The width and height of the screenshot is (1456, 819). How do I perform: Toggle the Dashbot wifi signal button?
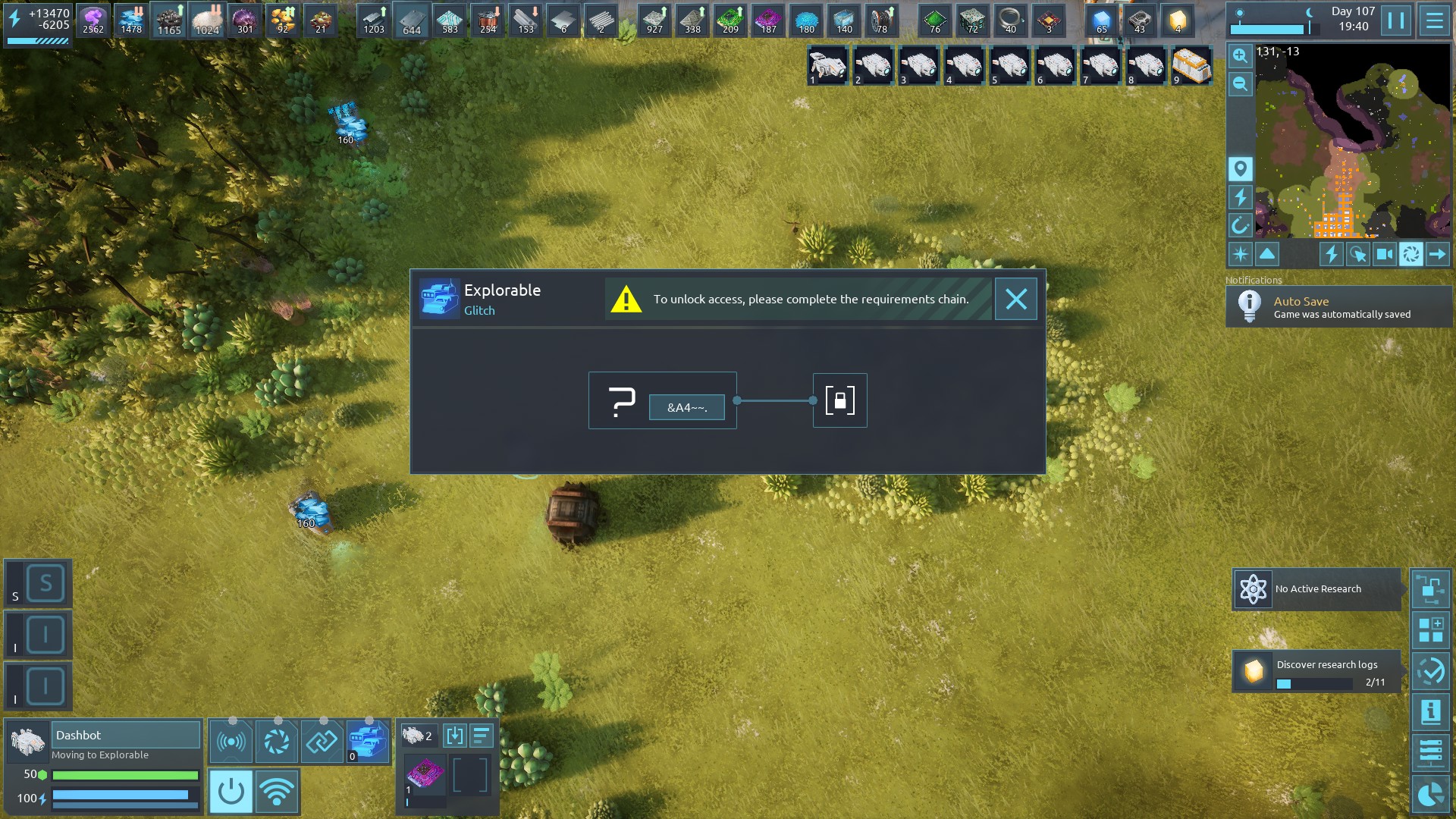pyautogui.click(x=277, y=792)
